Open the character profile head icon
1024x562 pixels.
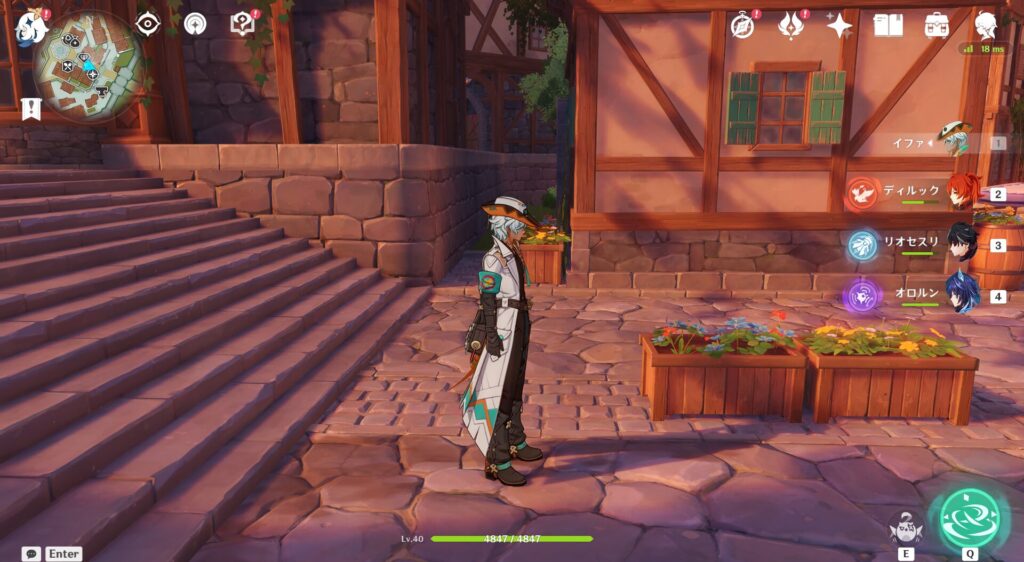(x=986, y=25)
